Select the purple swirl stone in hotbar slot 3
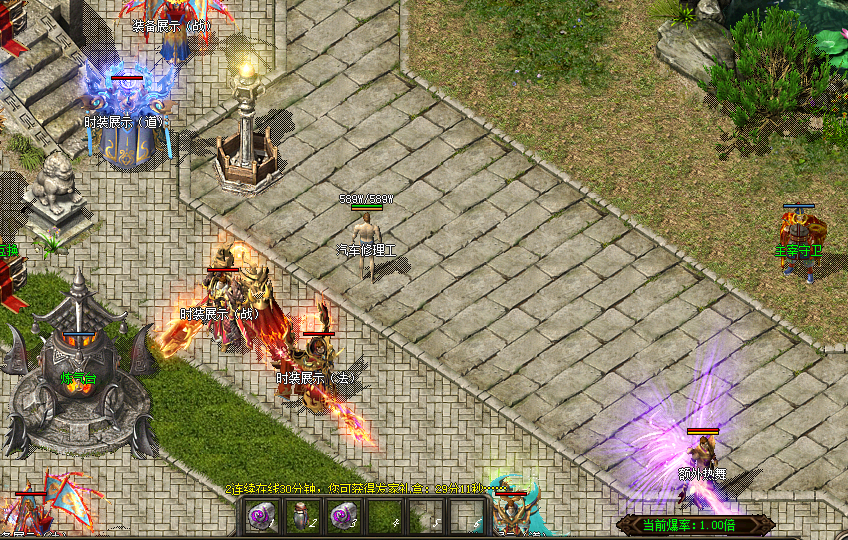This screenshot has height=540, width=848. coord(341,516)
